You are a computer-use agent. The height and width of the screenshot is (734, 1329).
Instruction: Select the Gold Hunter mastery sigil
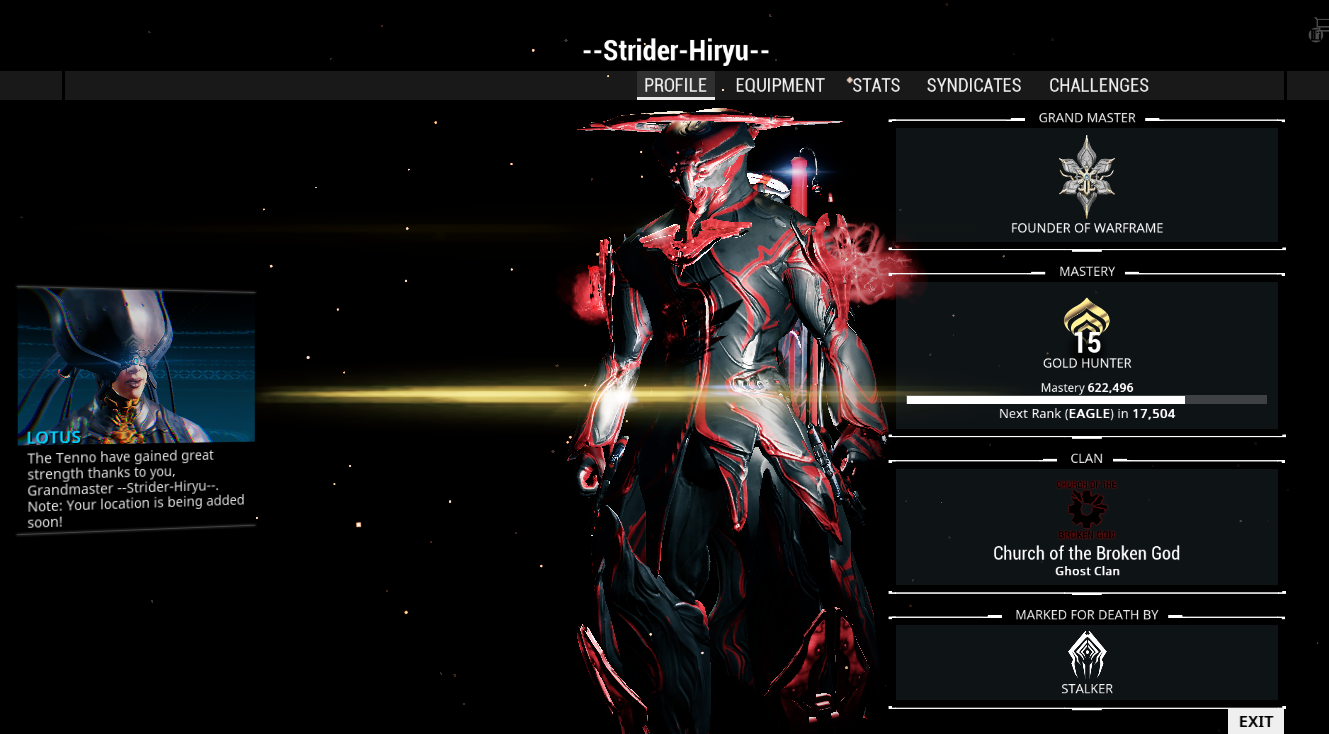point(1086,320)
